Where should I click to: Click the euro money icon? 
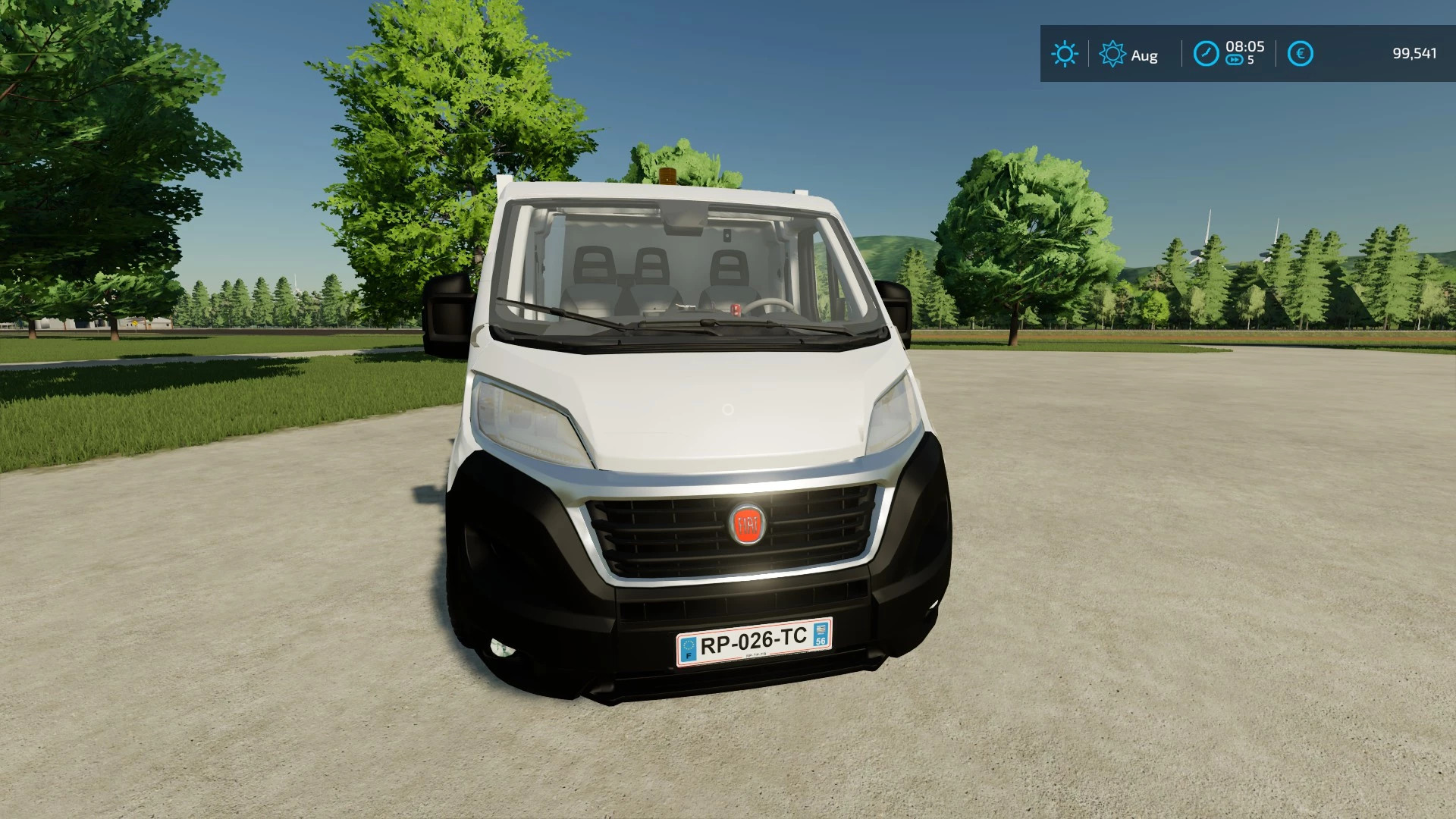pyautogui.click(x=1300, y=54)
